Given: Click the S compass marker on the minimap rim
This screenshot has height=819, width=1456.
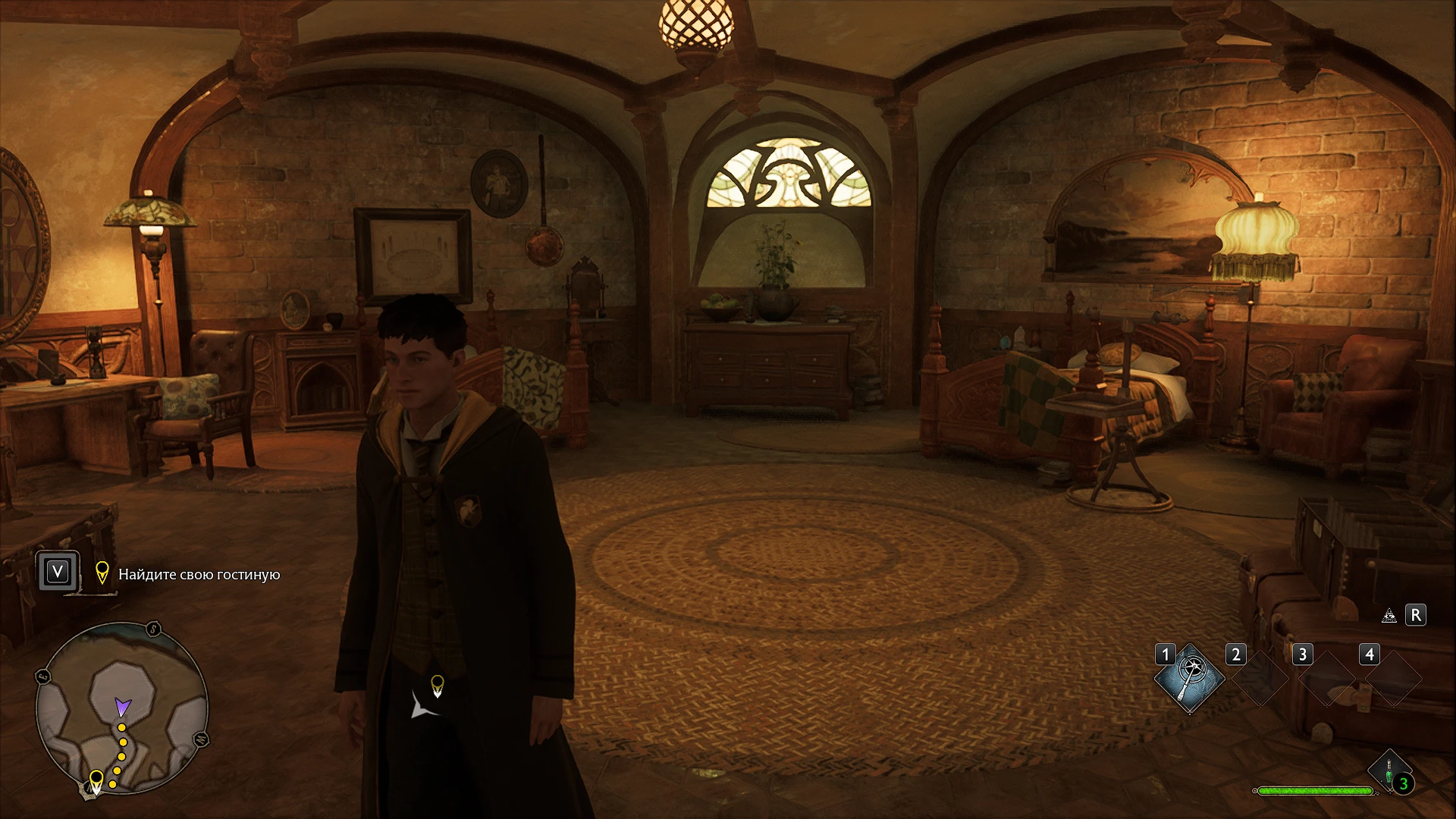Looking at the screenshot, I should point(153,629).
